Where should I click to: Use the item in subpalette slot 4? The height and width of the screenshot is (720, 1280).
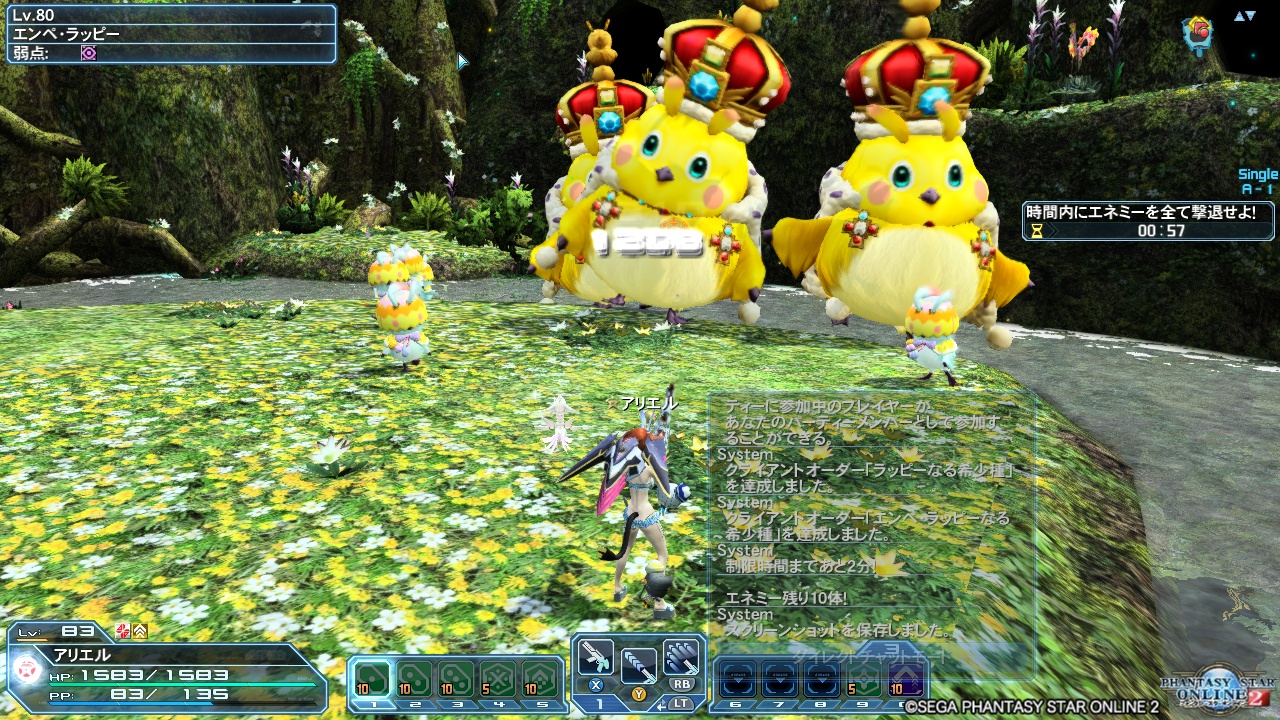(498, 678)
